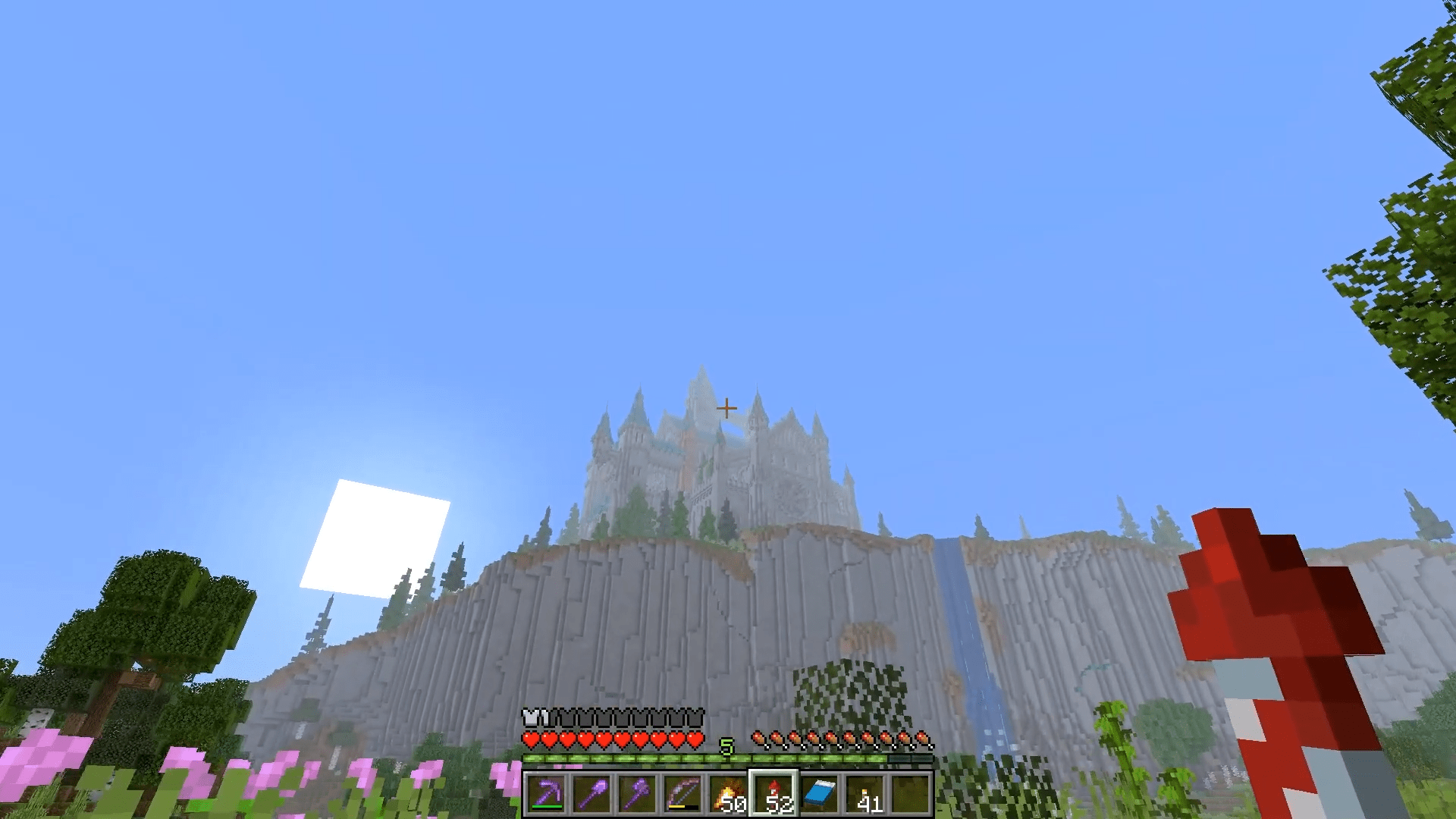Select the enchanted pickaxe in the hotbar
This screenshot has height=819, width=1456.
pyautogui.click(x=548, y=794)
